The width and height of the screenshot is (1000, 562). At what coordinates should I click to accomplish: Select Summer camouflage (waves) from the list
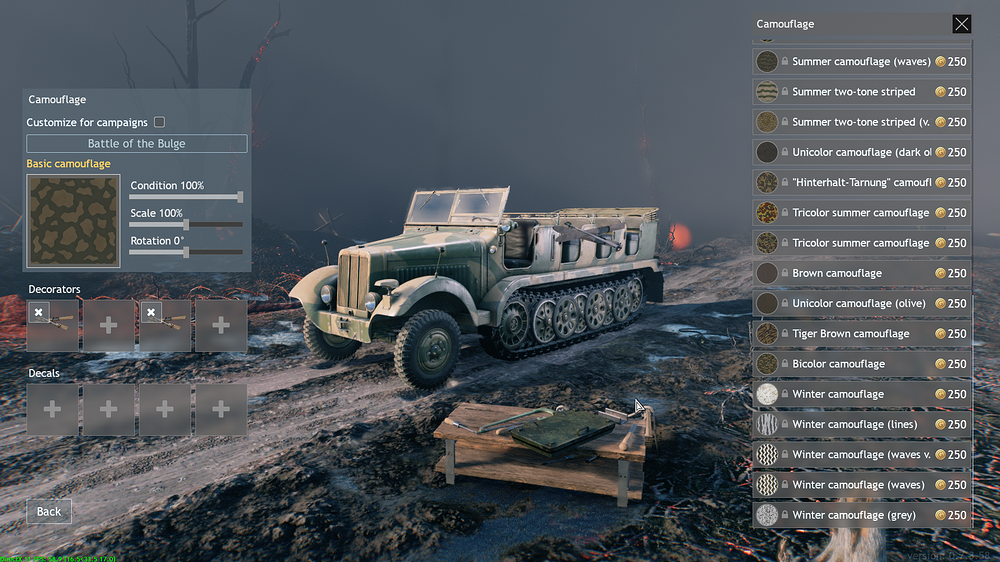pyautogui.click(x=860, y=62)
